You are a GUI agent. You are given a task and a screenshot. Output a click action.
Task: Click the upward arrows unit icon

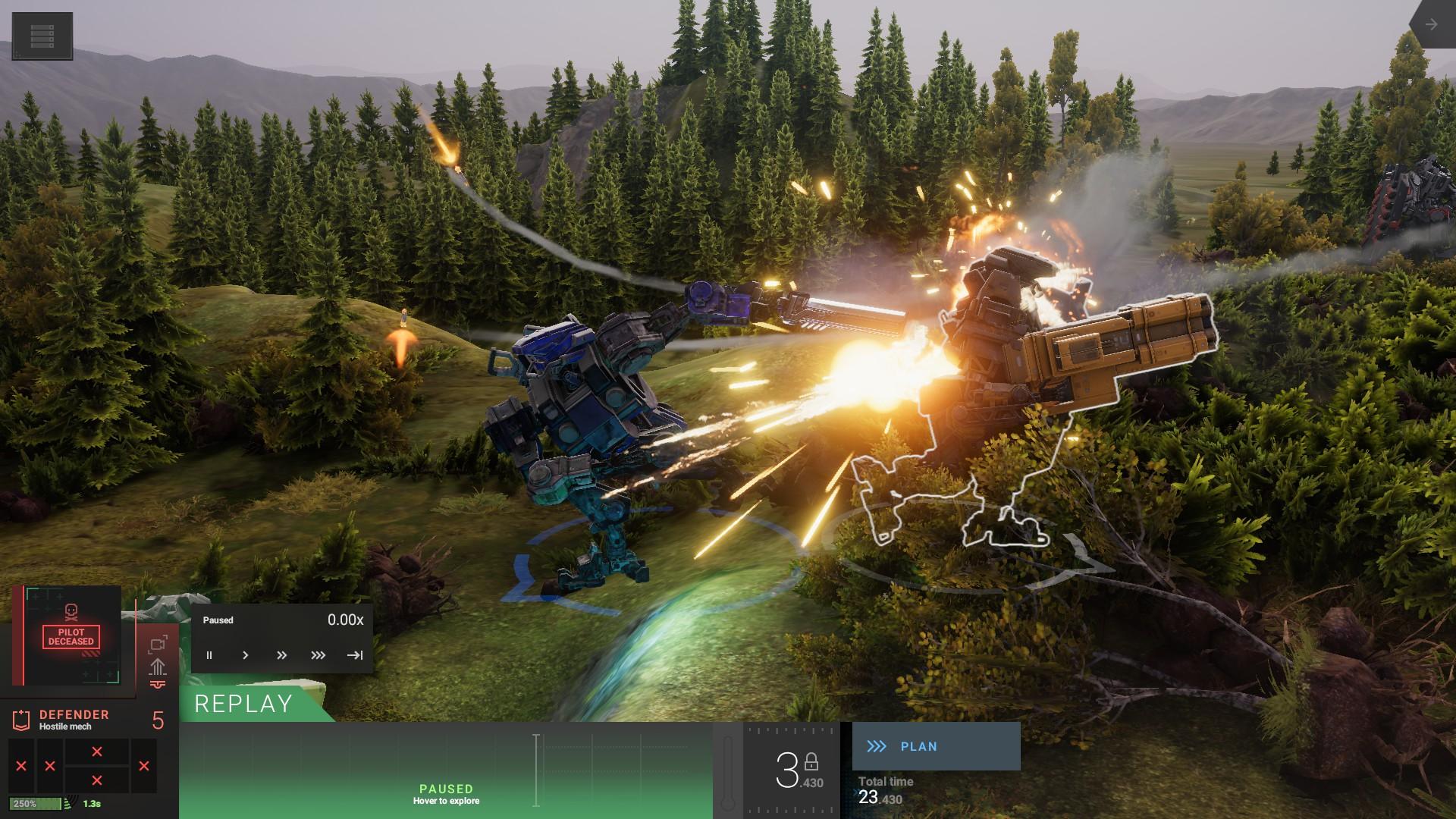pos(158,667)
